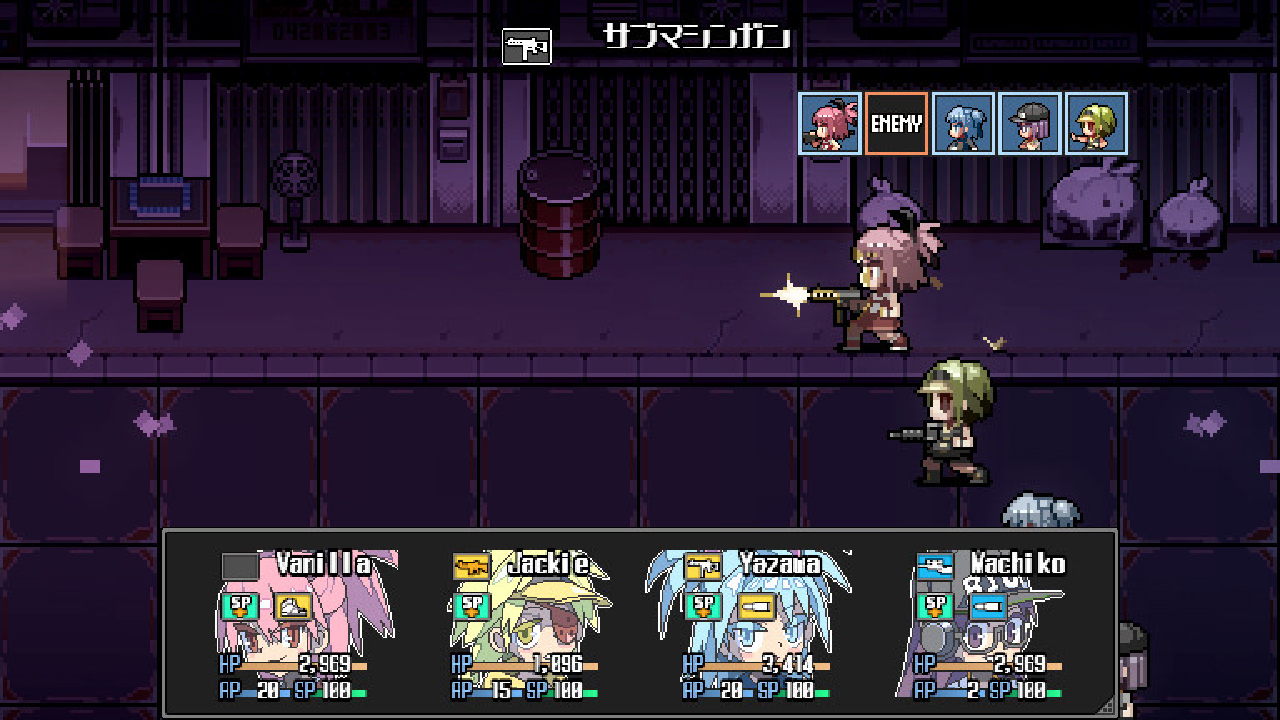Click Yazawa's submachine gun weapon icon
Viewport: 1280px width, 720px height.
pos(706,565)
